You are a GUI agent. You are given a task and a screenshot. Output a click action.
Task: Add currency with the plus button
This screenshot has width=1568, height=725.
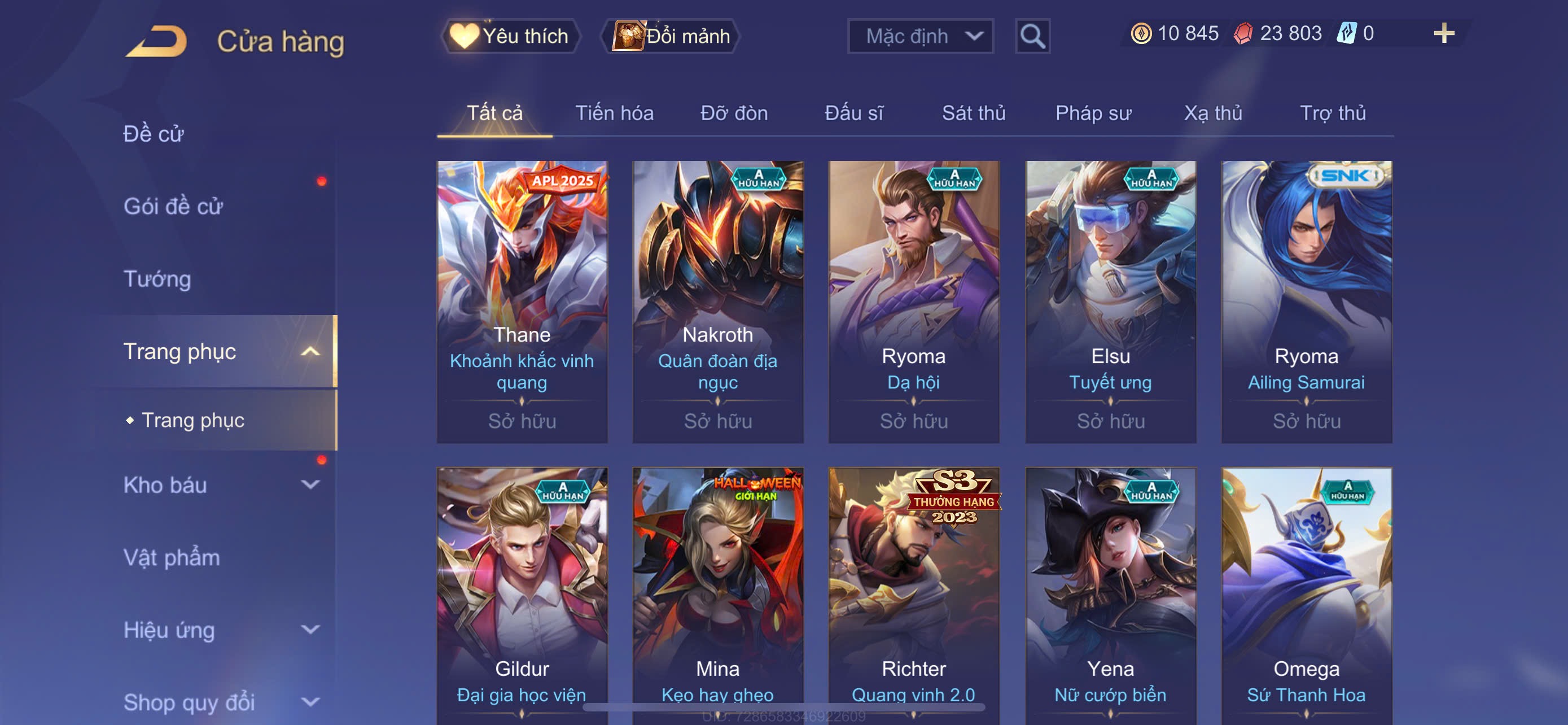1443,33
